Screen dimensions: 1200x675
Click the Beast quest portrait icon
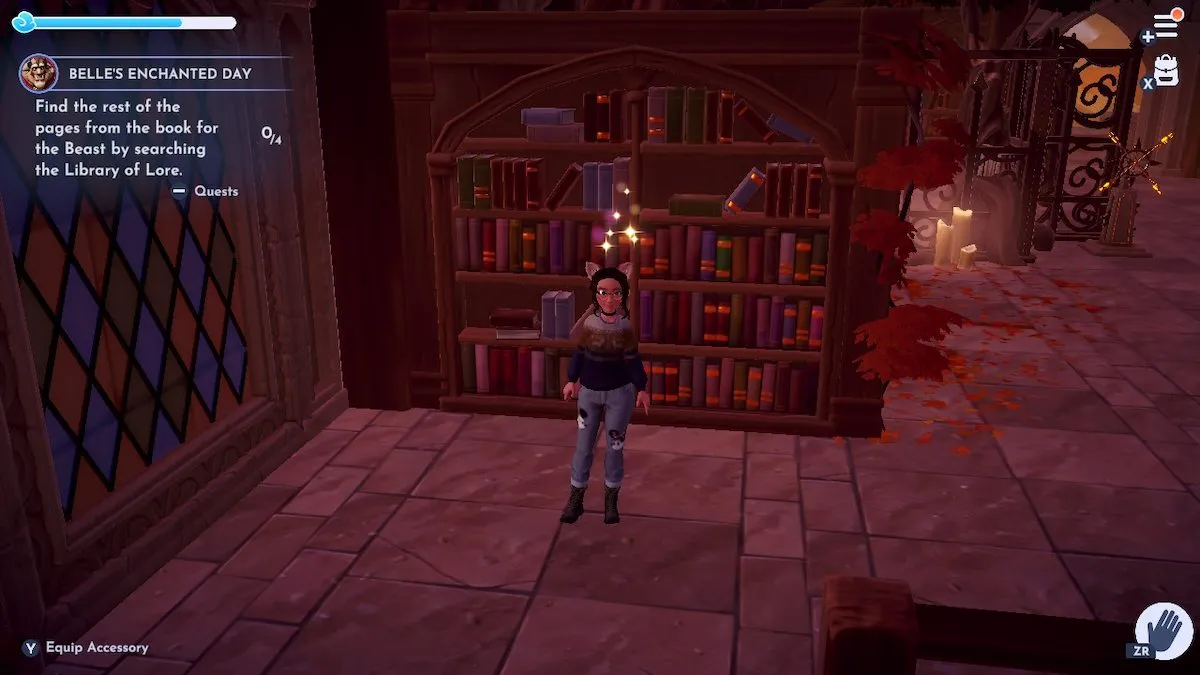click(x=38, y=73)
